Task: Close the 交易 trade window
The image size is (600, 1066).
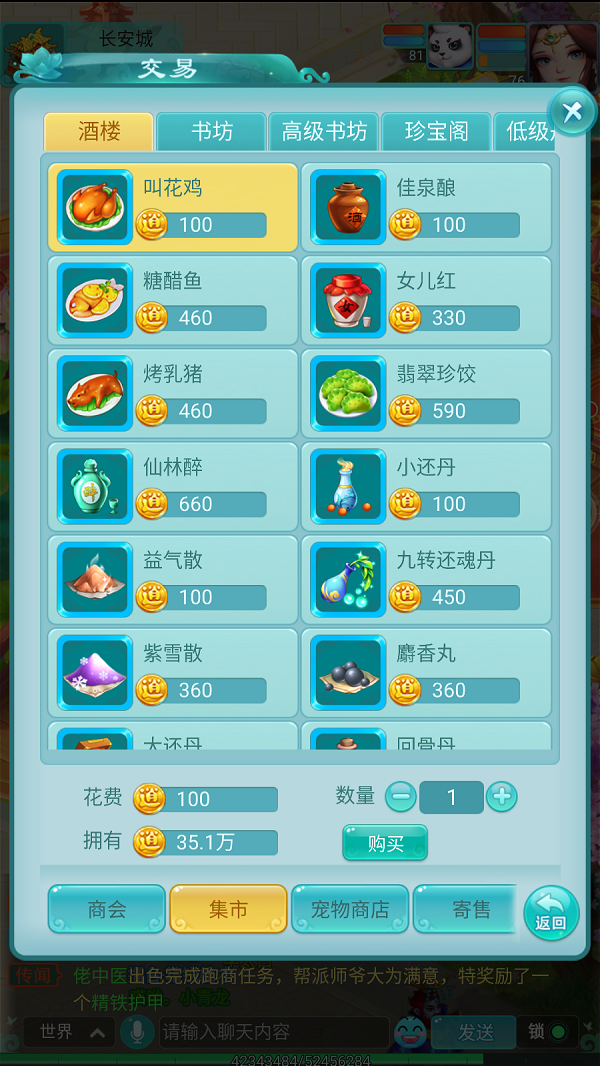Action: 572,111
